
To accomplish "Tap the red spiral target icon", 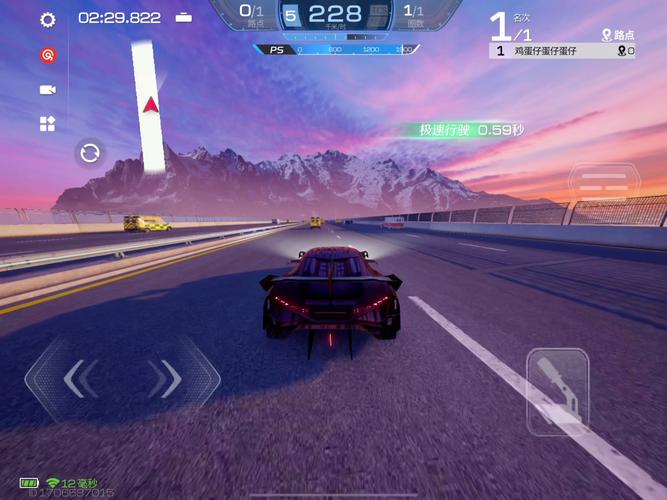I will point(47,55).
